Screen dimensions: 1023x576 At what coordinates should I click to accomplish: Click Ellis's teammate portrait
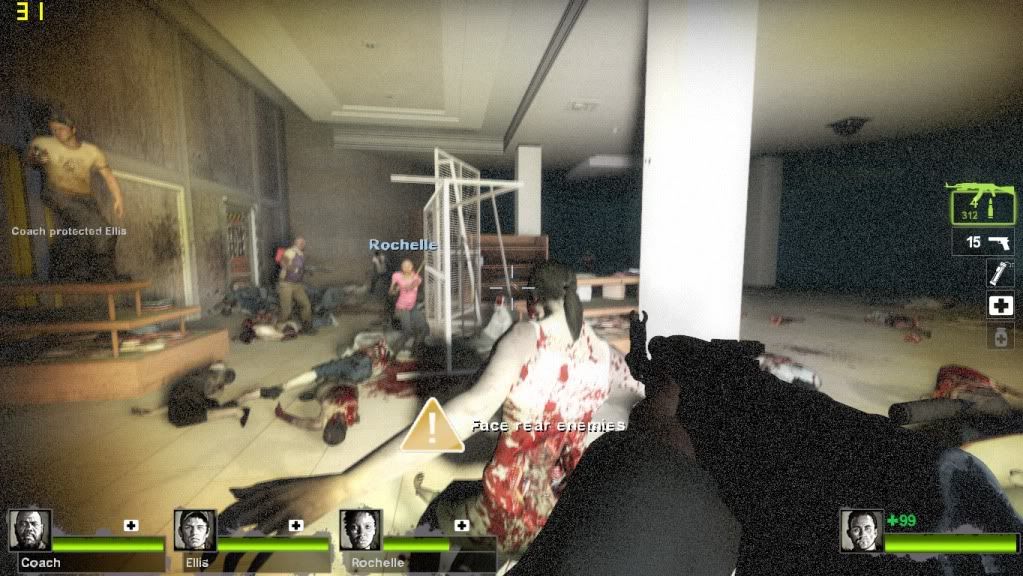click(195, 531)
